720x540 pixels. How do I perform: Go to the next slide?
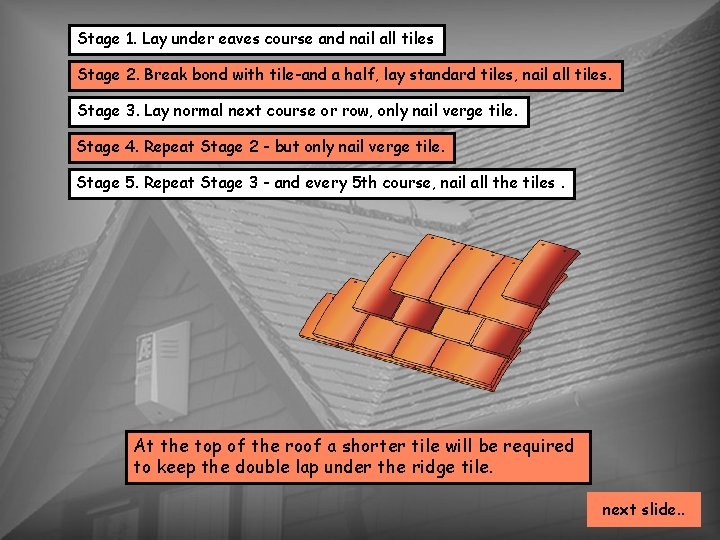pos(644,509)
